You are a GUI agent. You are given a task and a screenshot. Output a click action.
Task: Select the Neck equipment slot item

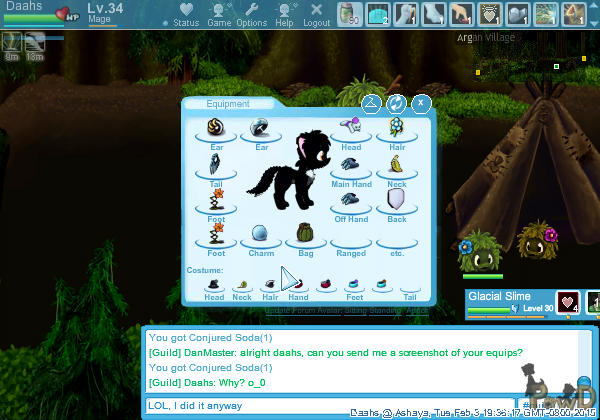click(x=397, y=164)
